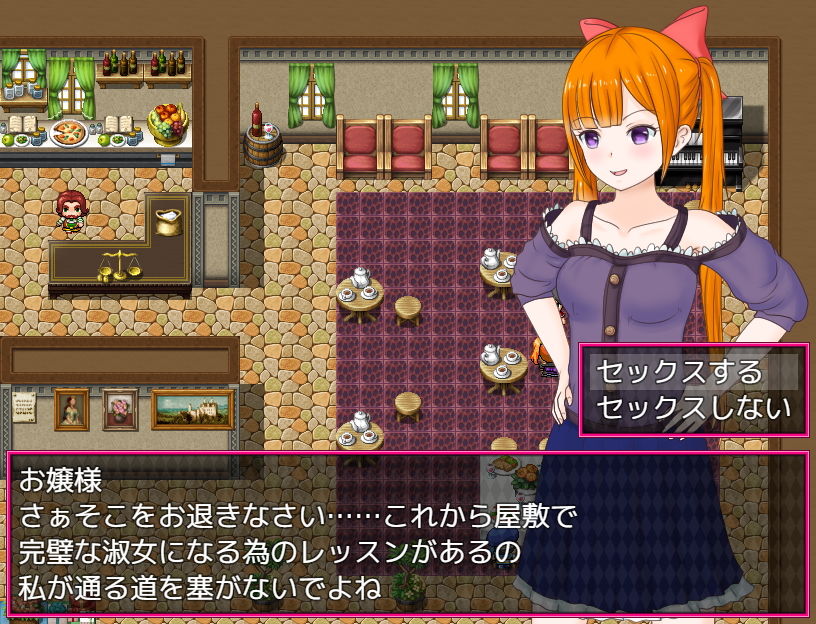This screenshot has width=816, height=624.
Task: Choose the「セックスしない」dialogue option
Action: coord(693,408)
